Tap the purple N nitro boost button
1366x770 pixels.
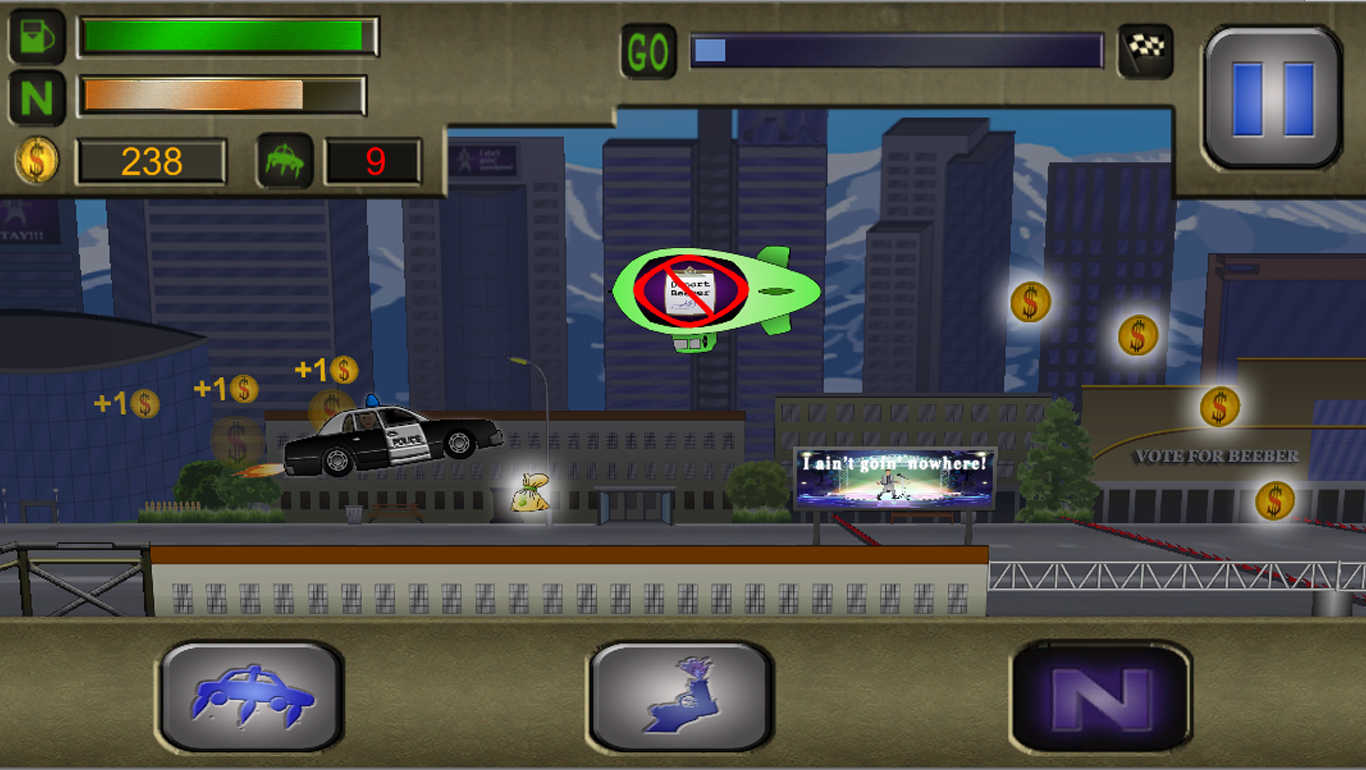(1101, 696)
